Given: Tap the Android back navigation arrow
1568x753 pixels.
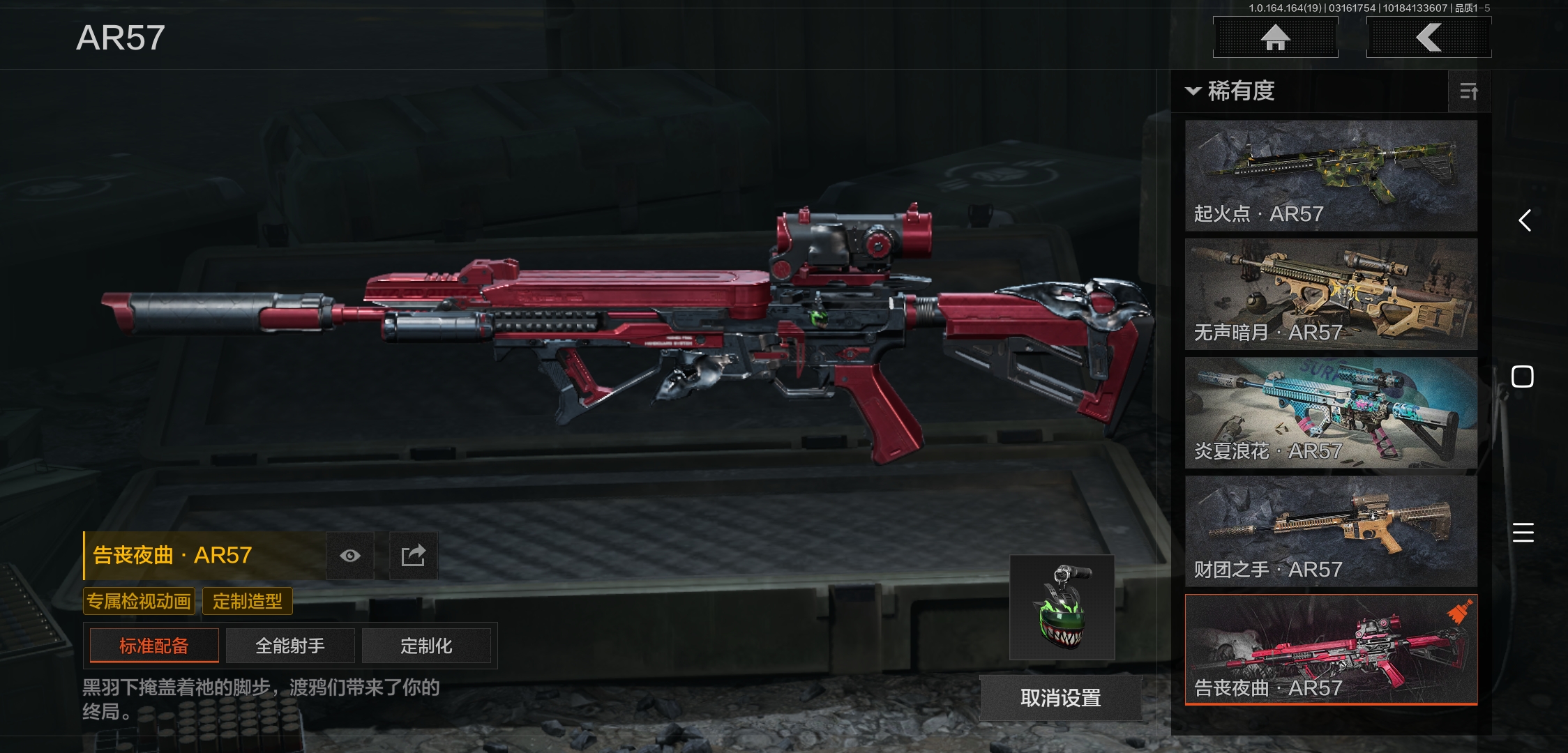Looking at the screenshot, I should (x=1525, y=221).
